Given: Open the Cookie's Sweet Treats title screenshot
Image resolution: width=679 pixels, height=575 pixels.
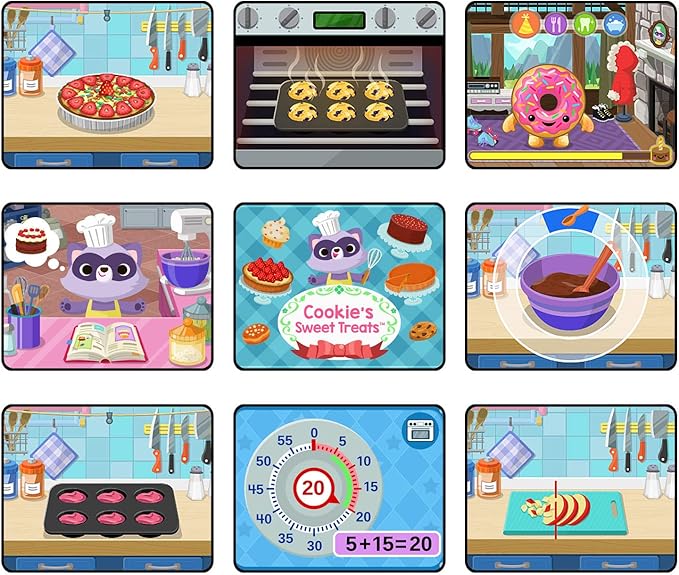Looking at the screenshot, I should click(339, 287).
